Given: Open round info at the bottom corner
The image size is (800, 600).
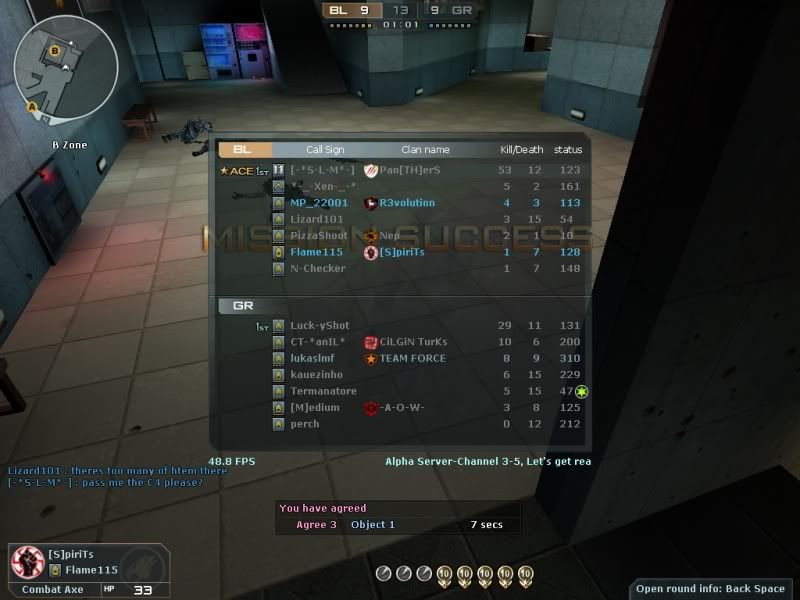Looking at the screenshot, I should pos(712,588).
